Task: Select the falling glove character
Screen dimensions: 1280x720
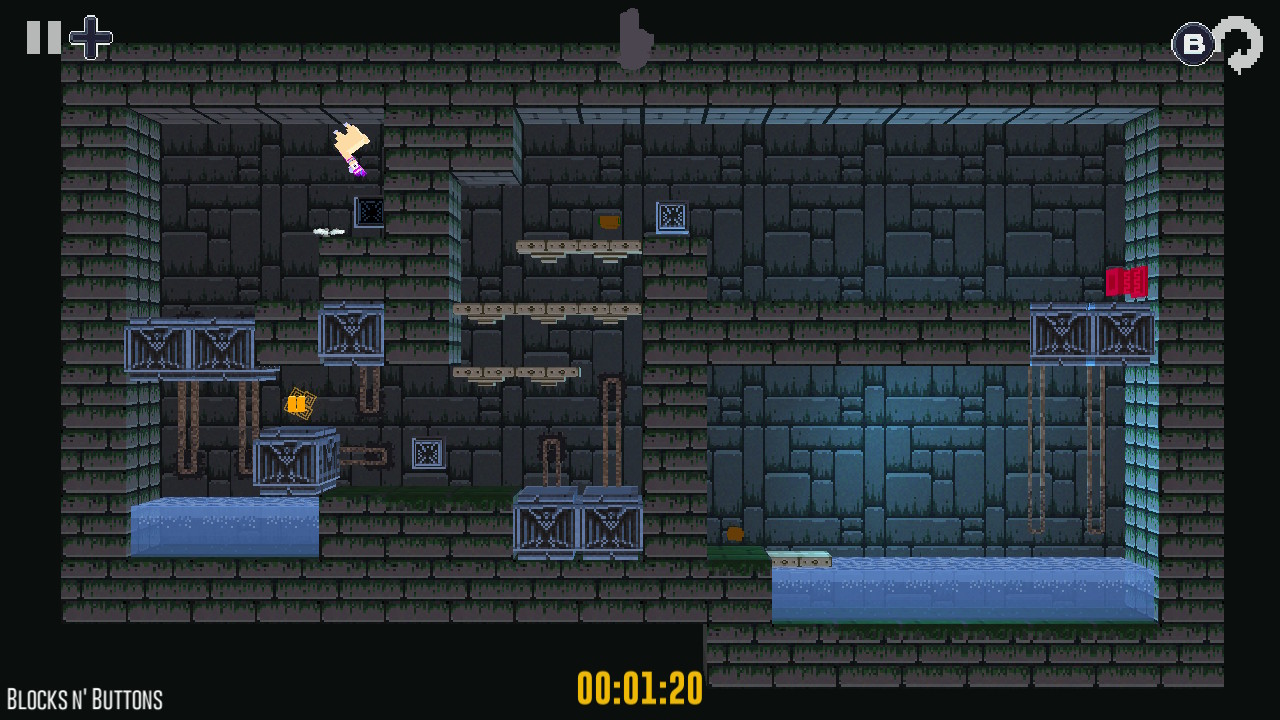Action: coord(350,150)
